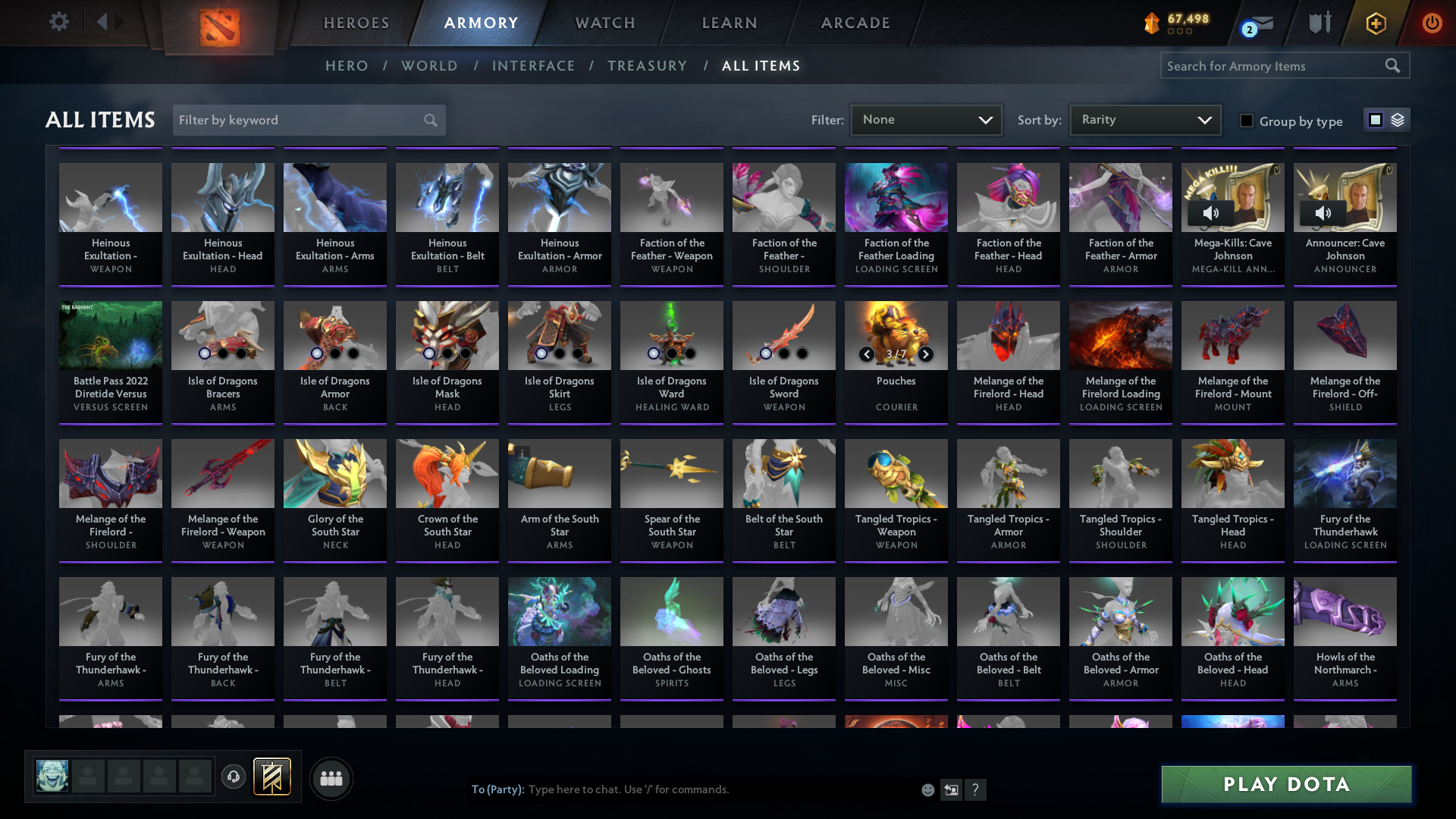Open the WATCH section

604,23
